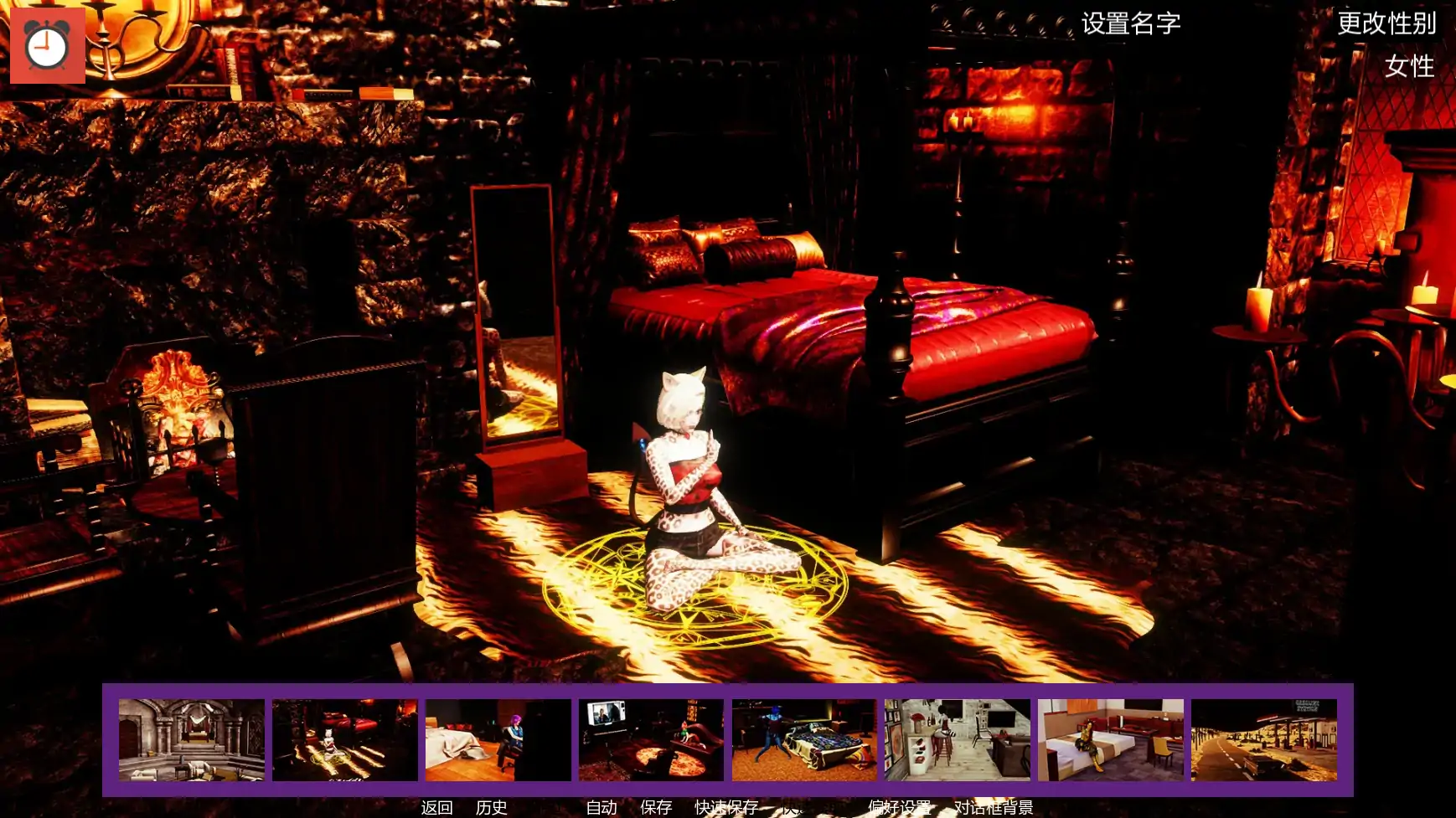Trigger 快速保存 quick save

pyautogui.click(x=727, y=808)
